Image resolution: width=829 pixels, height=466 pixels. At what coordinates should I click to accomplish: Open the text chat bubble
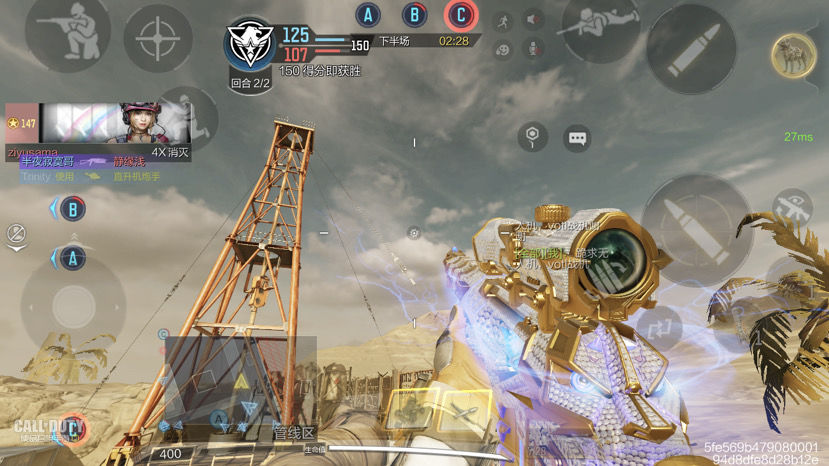point(577,138)
